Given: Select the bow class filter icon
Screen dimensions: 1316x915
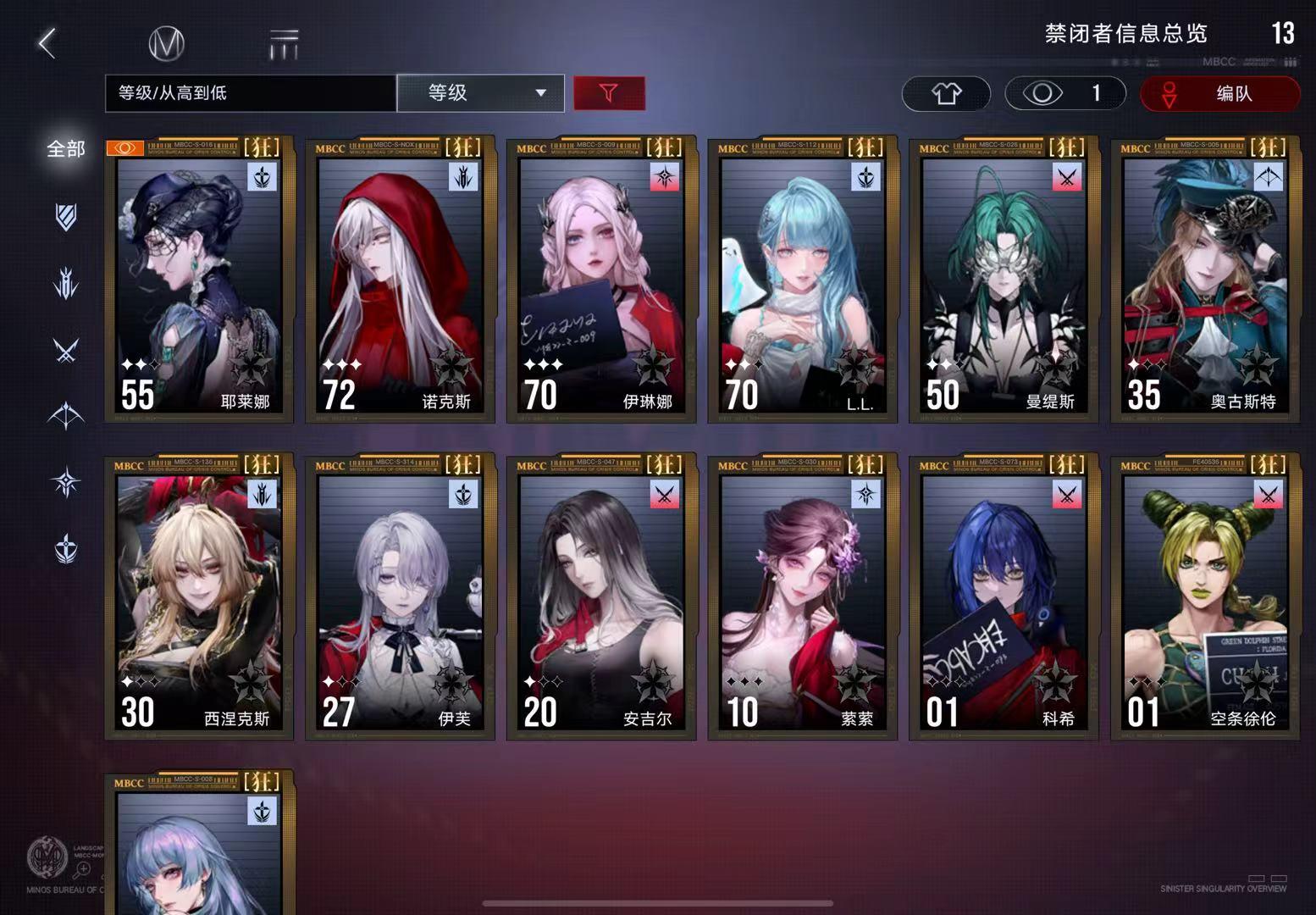Looking at the screenshot, I should [66, 415].
